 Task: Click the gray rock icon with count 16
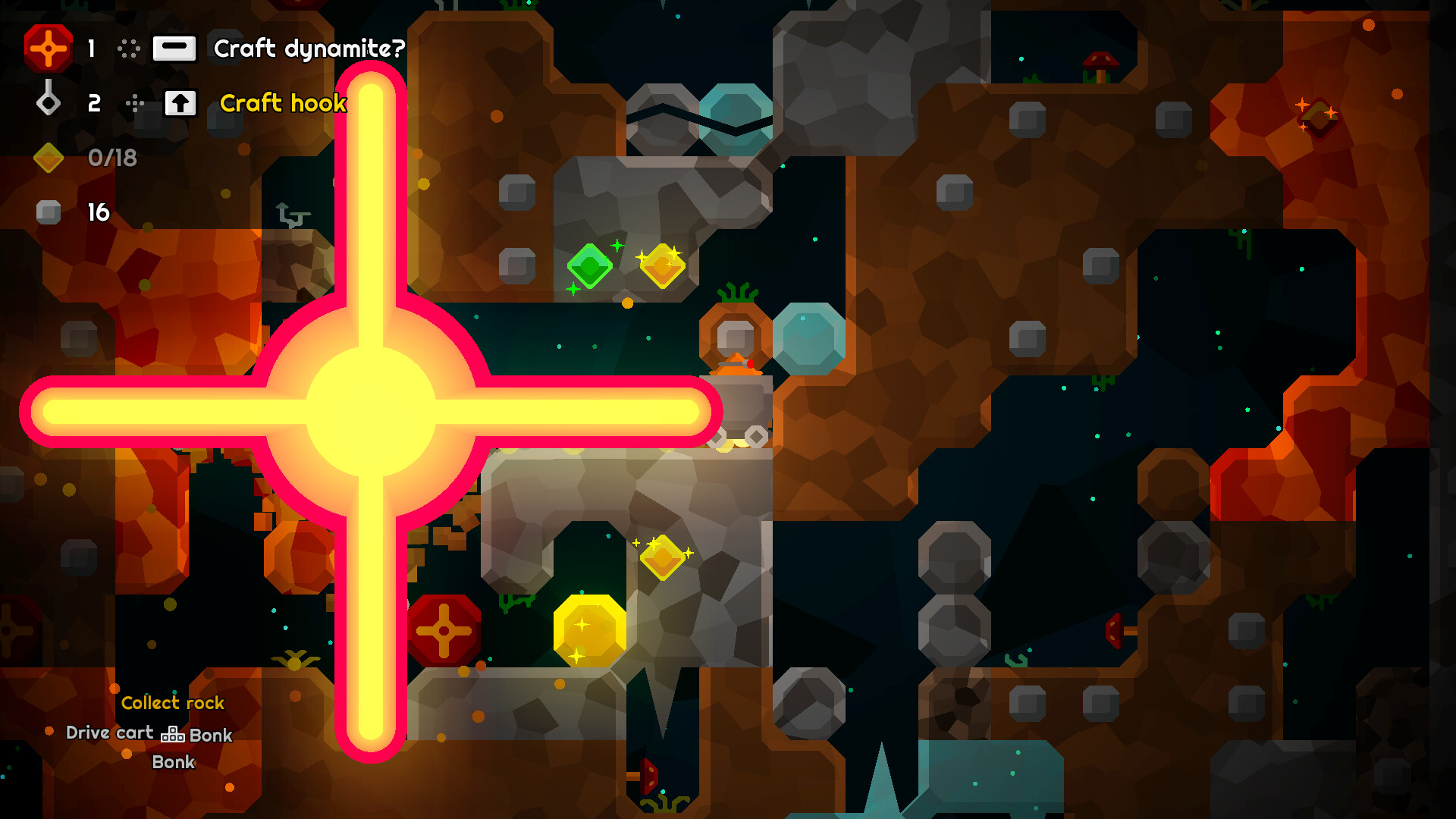point(48,212)
